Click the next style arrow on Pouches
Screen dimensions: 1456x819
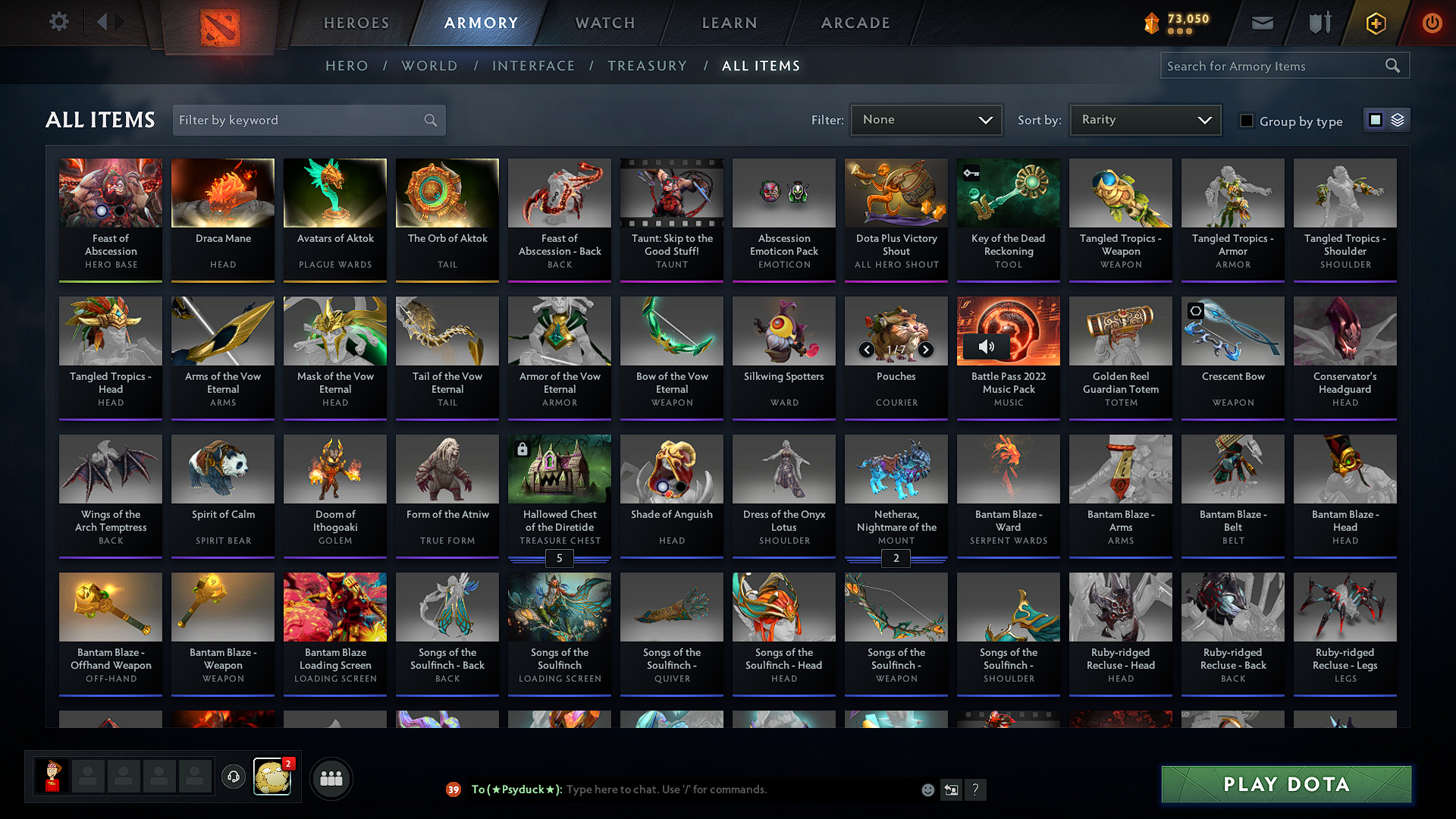pos(925,350)
